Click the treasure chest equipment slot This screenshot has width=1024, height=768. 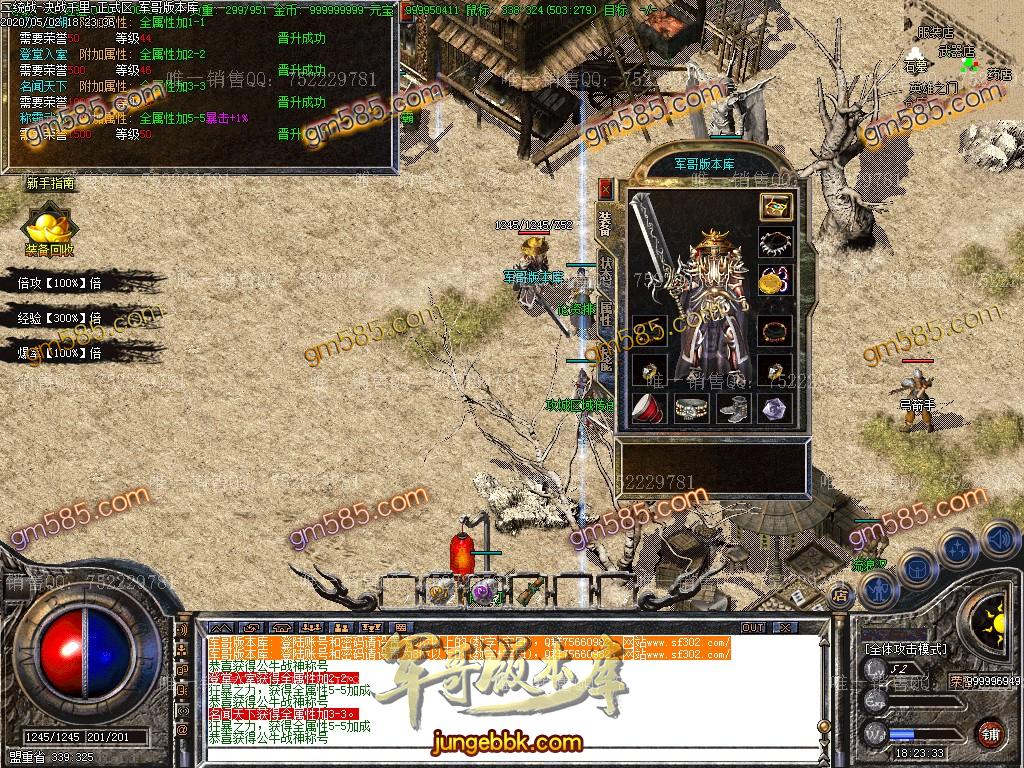pyautogui.click(x=776, y=207)
